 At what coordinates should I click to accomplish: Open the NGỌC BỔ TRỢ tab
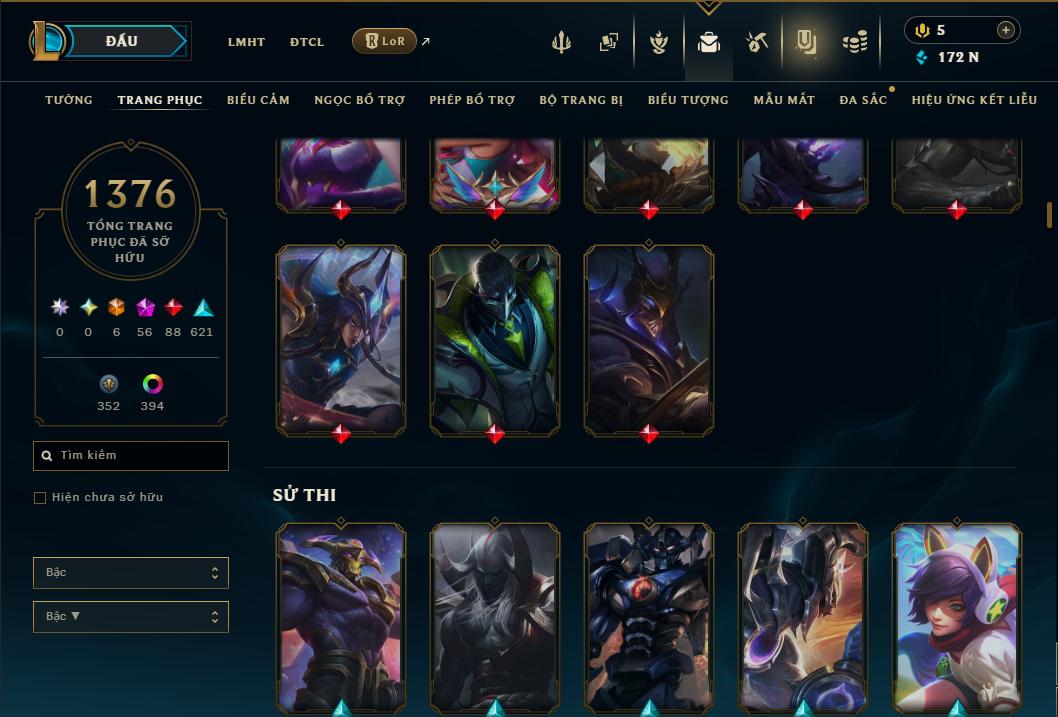click(359, 100)
